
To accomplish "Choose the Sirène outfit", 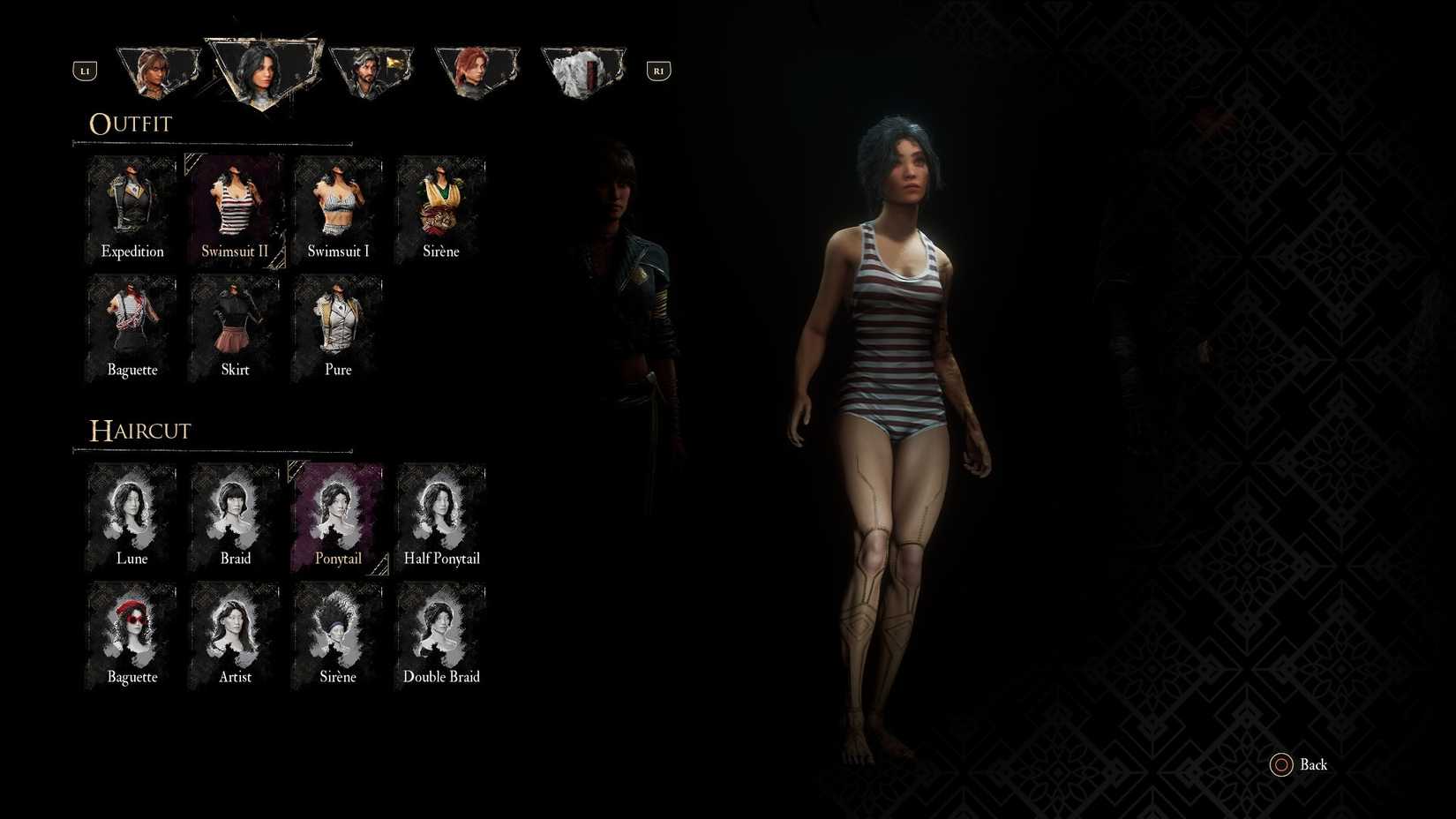I will point(441,207).
